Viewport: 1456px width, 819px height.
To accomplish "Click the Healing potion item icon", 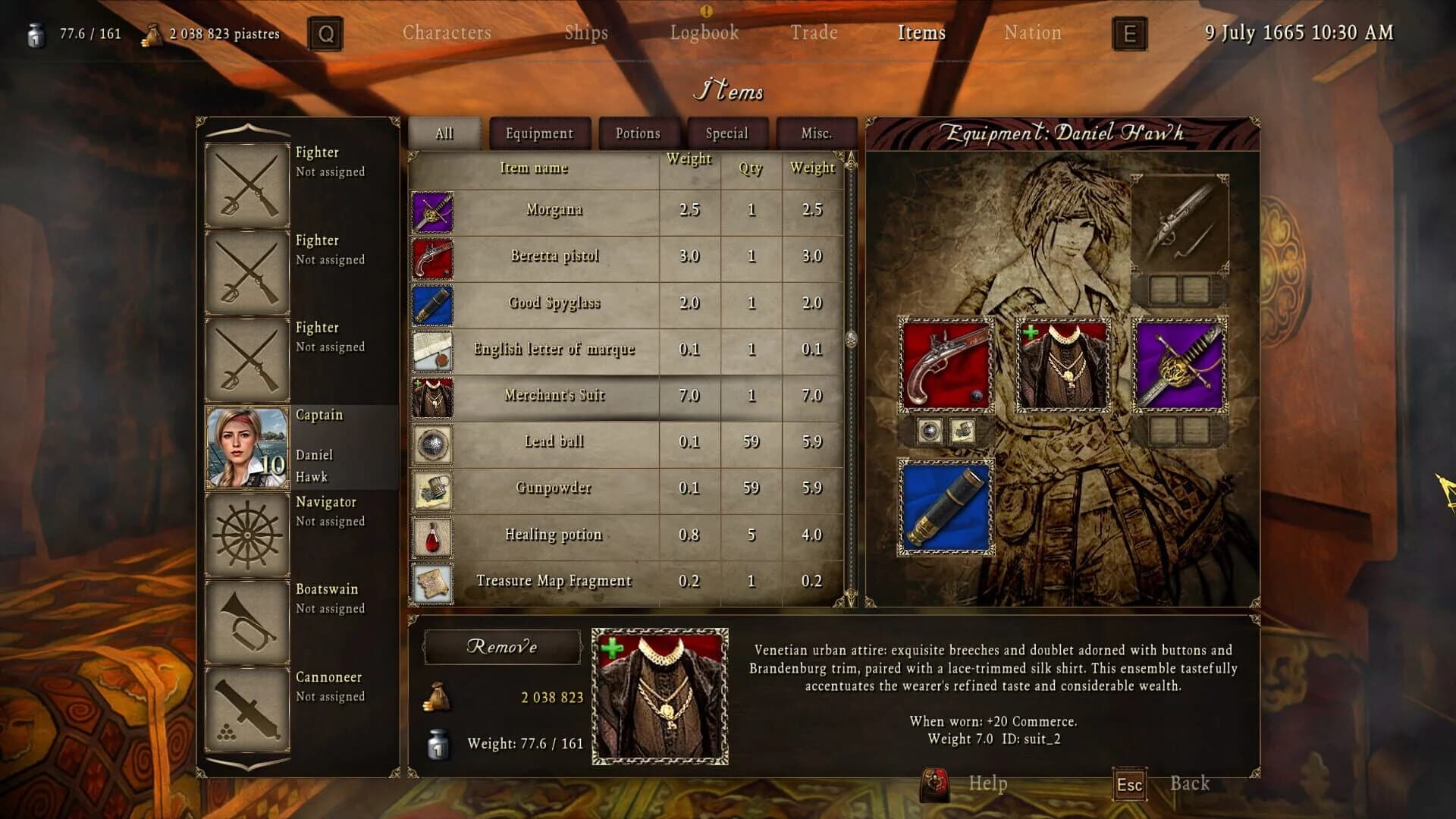I will (x=432, y=536).
